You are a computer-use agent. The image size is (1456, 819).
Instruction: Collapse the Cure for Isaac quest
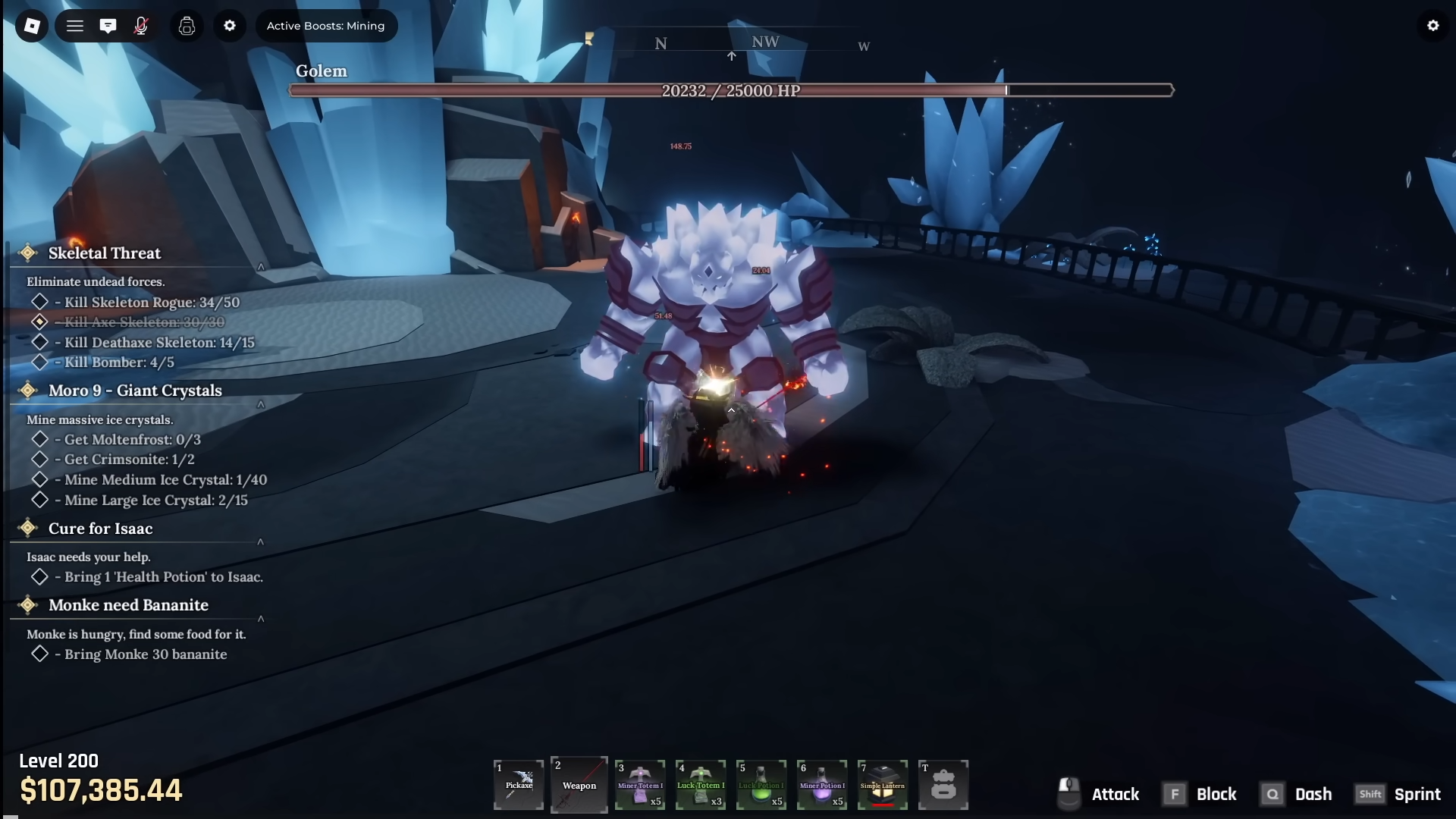coord(261,542)
